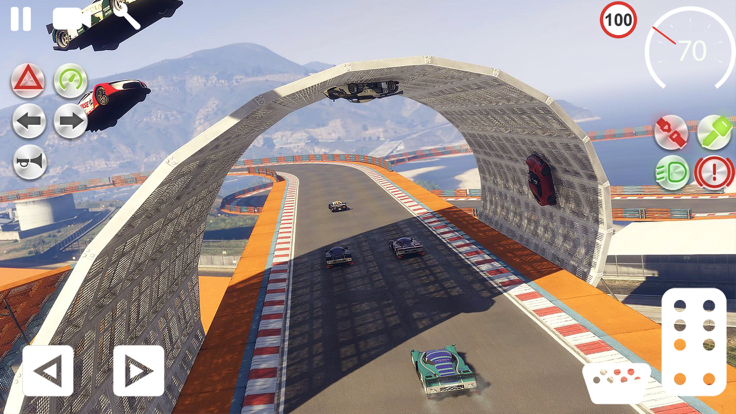Pause the game
Screen dimensions: 736x414
point(20,19)
